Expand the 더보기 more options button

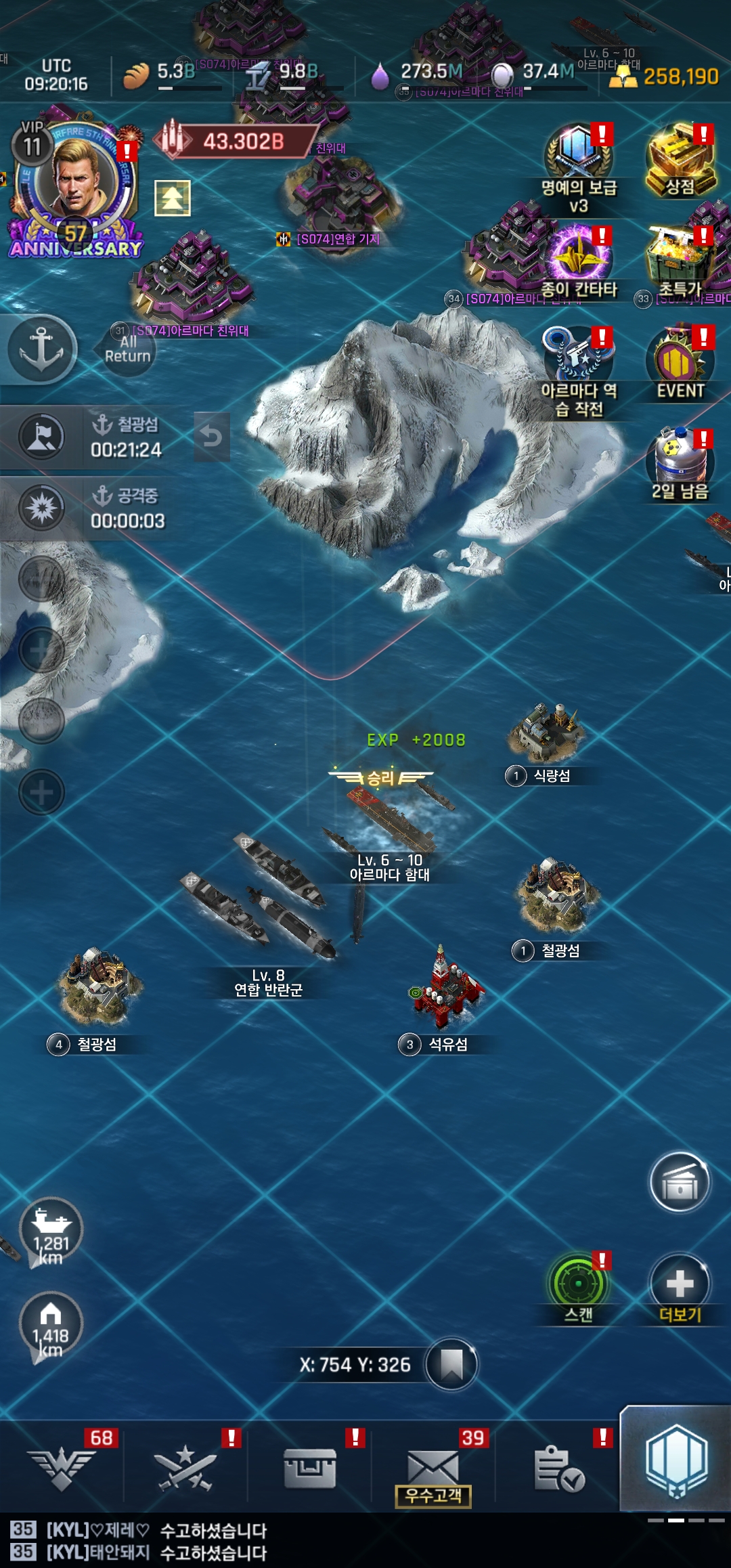point(680,1284)
